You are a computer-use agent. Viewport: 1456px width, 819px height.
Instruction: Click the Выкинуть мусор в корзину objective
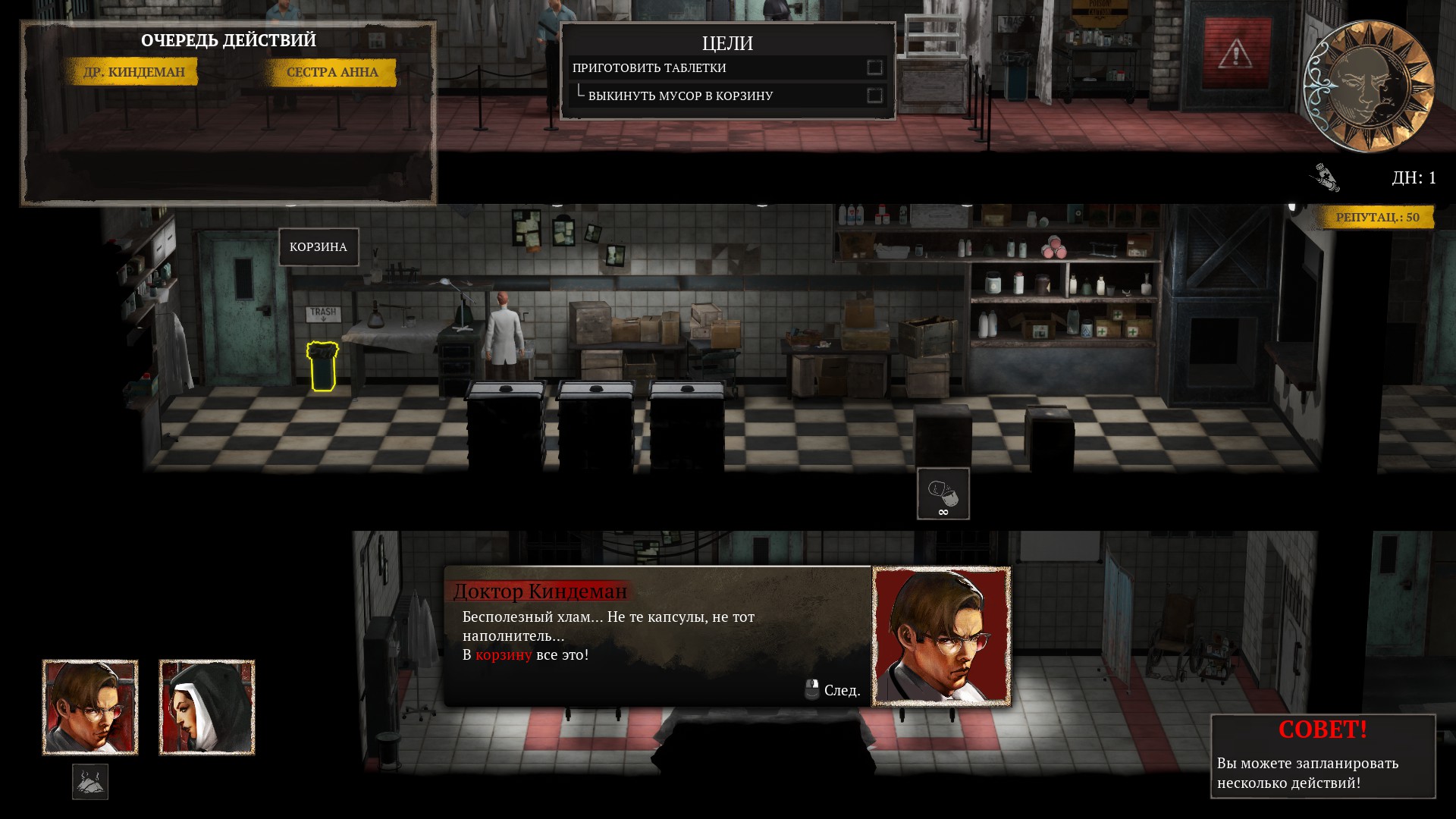point(726,96)
